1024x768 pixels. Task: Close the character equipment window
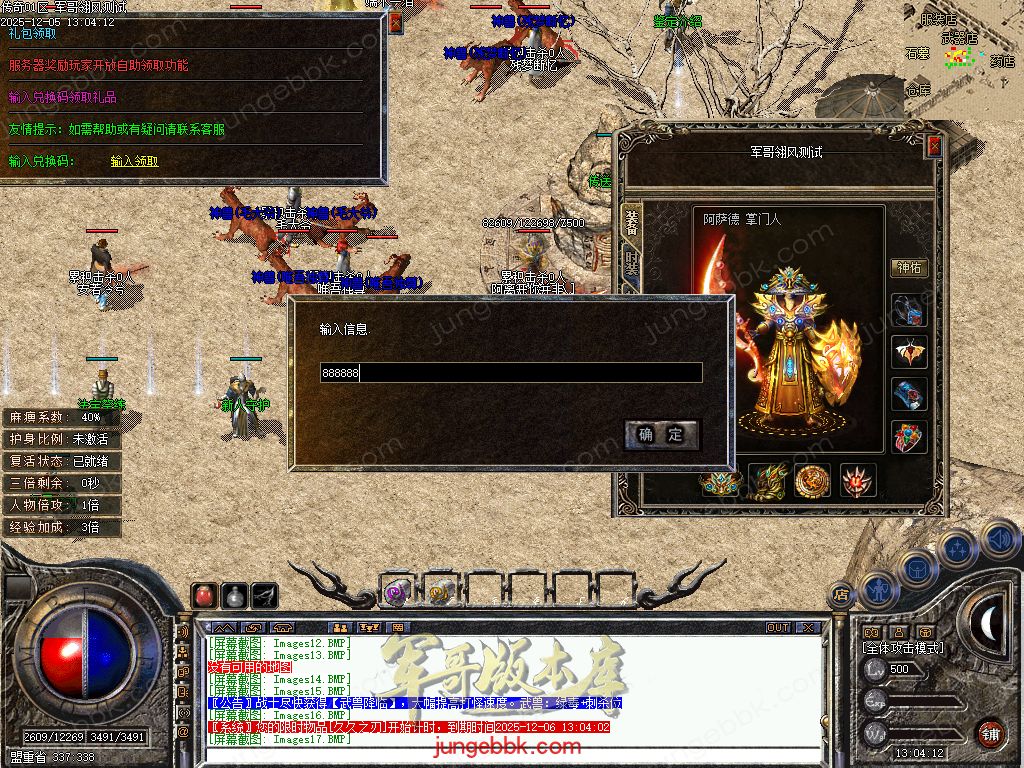coord(934,146)
